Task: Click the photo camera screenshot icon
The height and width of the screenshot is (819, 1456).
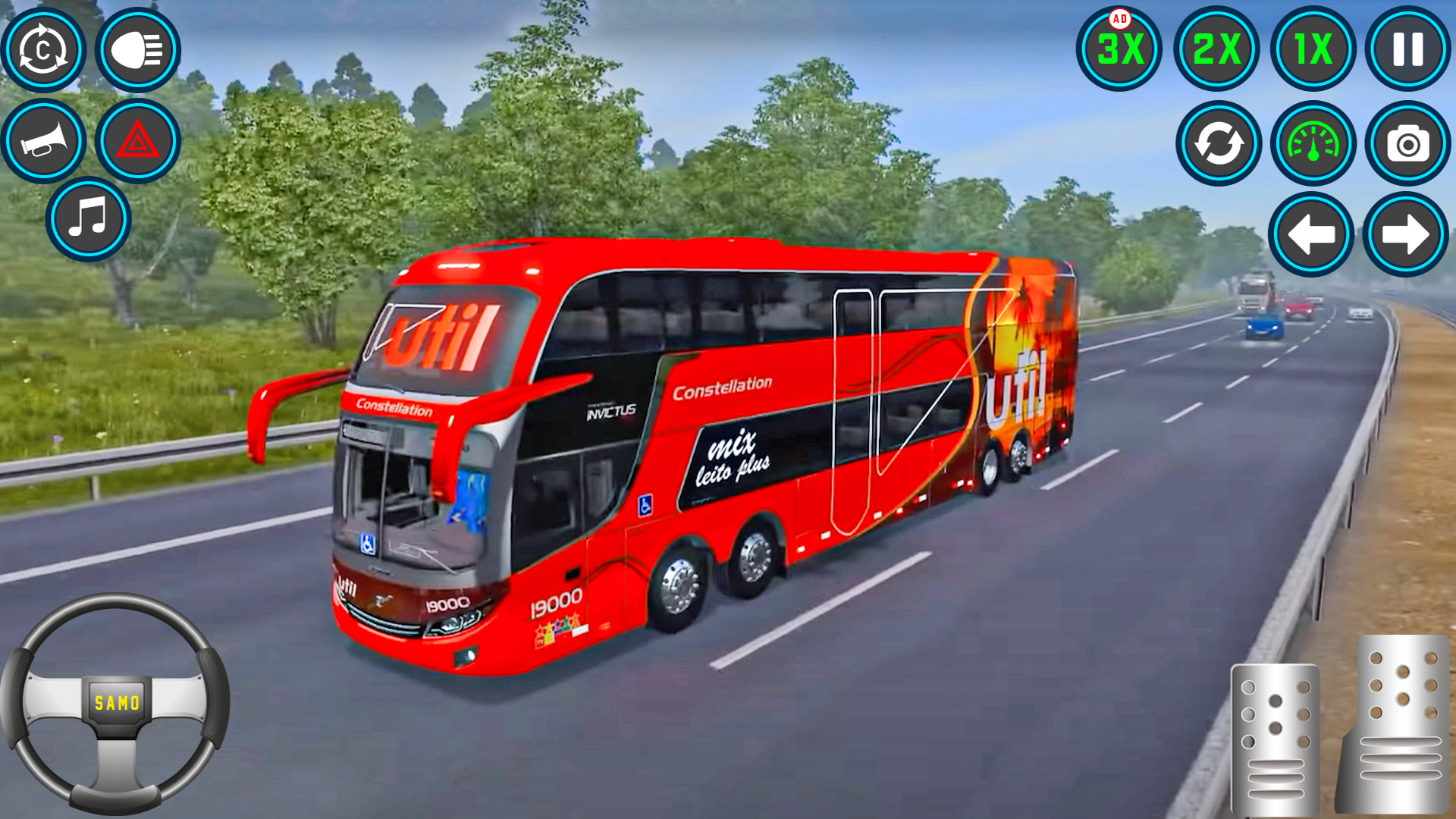Action: coord(1407,144)
